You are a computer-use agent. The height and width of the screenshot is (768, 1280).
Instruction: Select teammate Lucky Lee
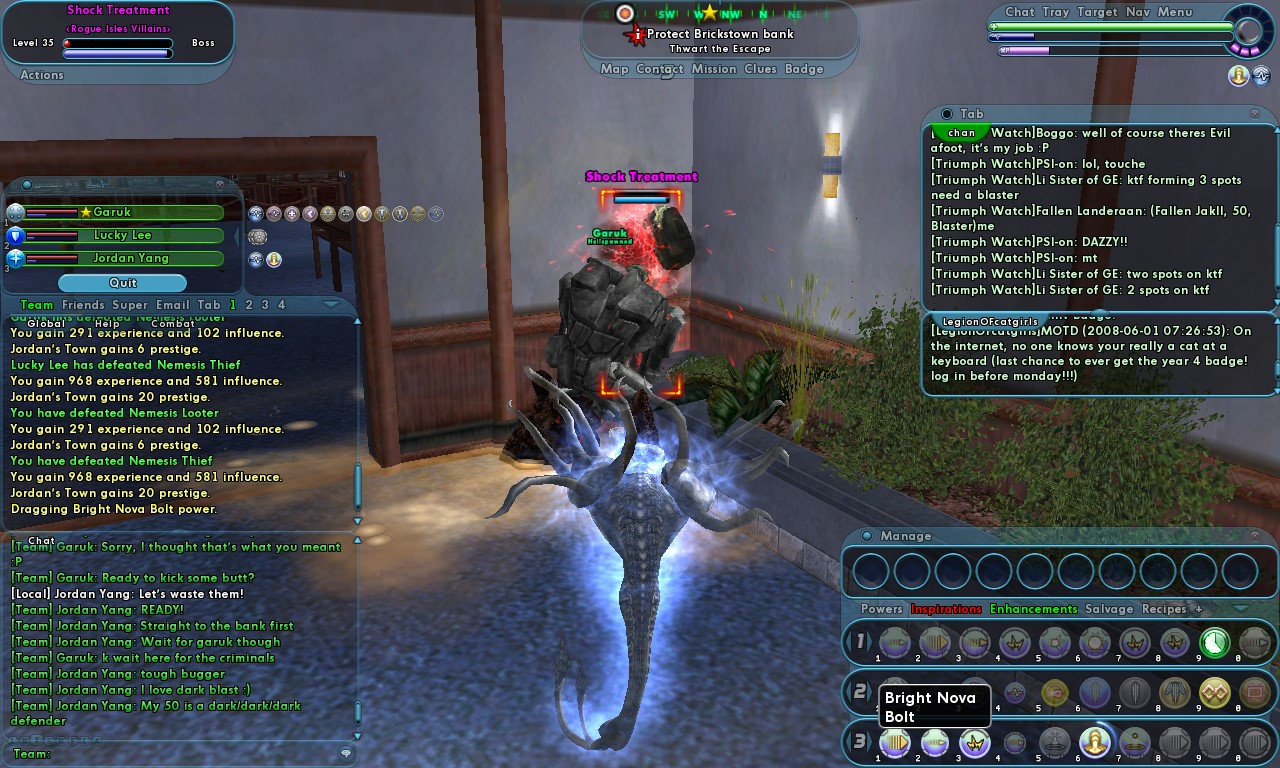[123, 235]
